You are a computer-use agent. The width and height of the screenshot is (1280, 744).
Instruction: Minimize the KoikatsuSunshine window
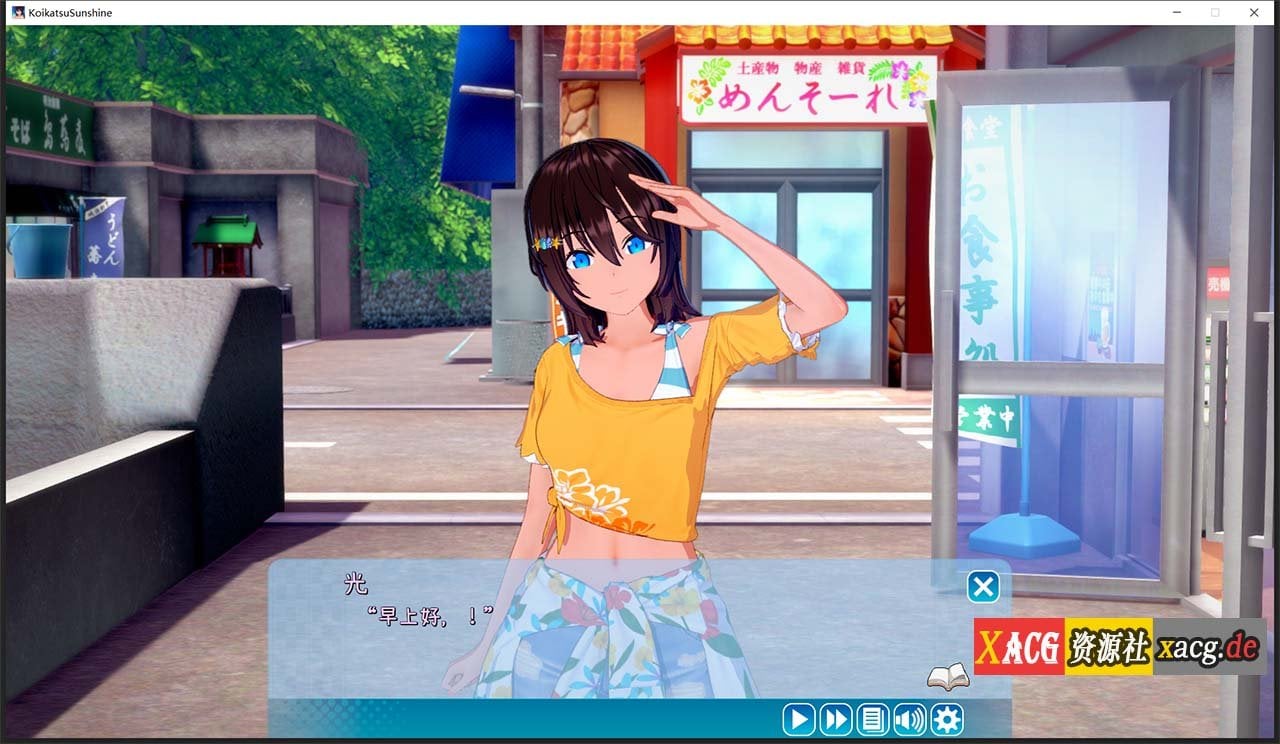click(1176, 12)
